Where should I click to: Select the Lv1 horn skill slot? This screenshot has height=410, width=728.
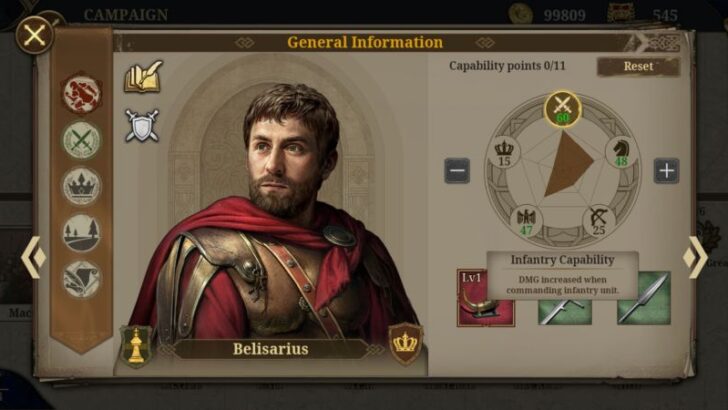pyautogui.click(x=486, y=297)
